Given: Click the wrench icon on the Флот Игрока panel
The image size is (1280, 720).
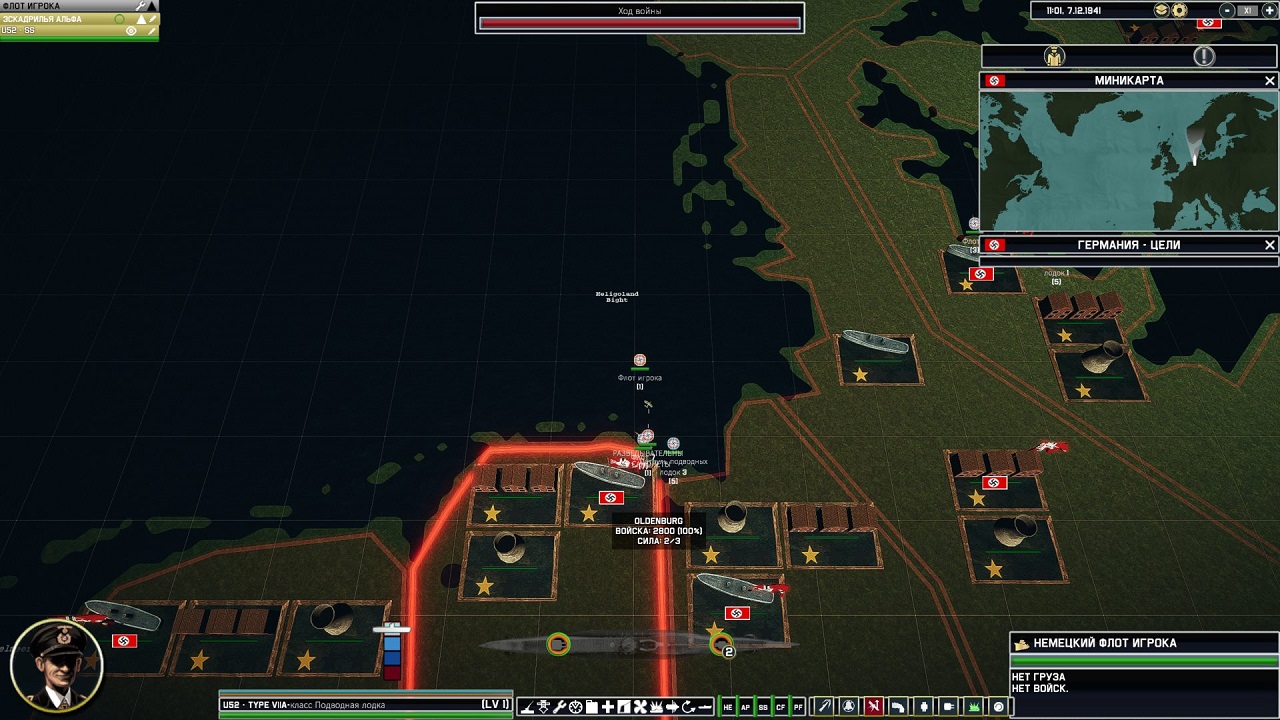Looking at the screenshot, I should pyautogui.click(x=139, y=5).
